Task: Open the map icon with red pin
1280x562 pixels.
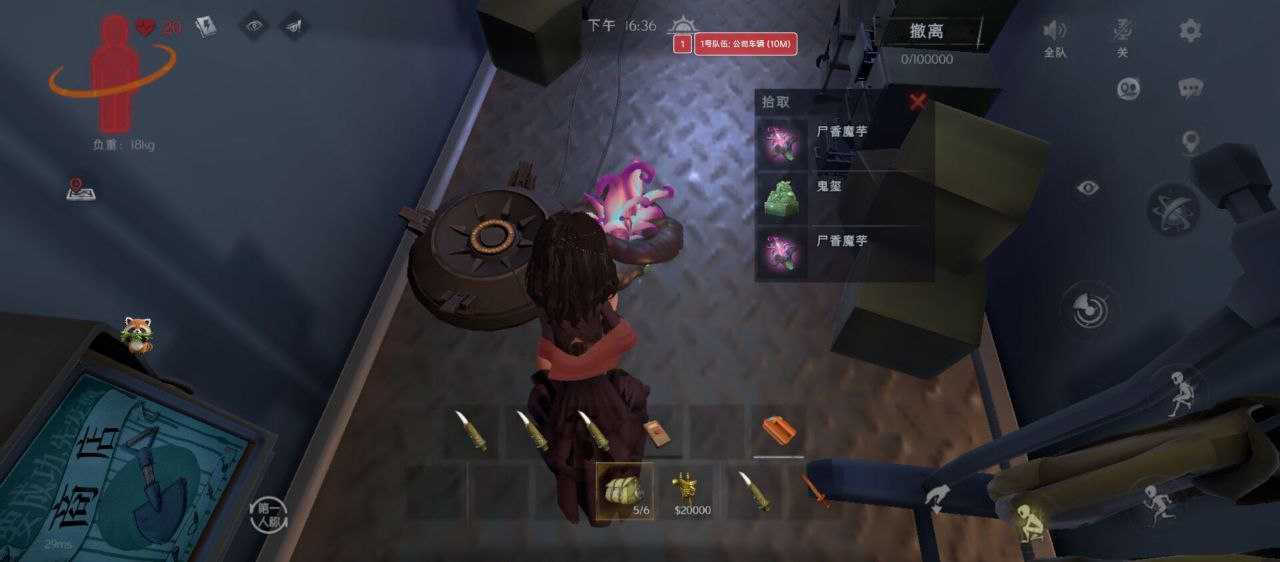Action: (80, 188)
